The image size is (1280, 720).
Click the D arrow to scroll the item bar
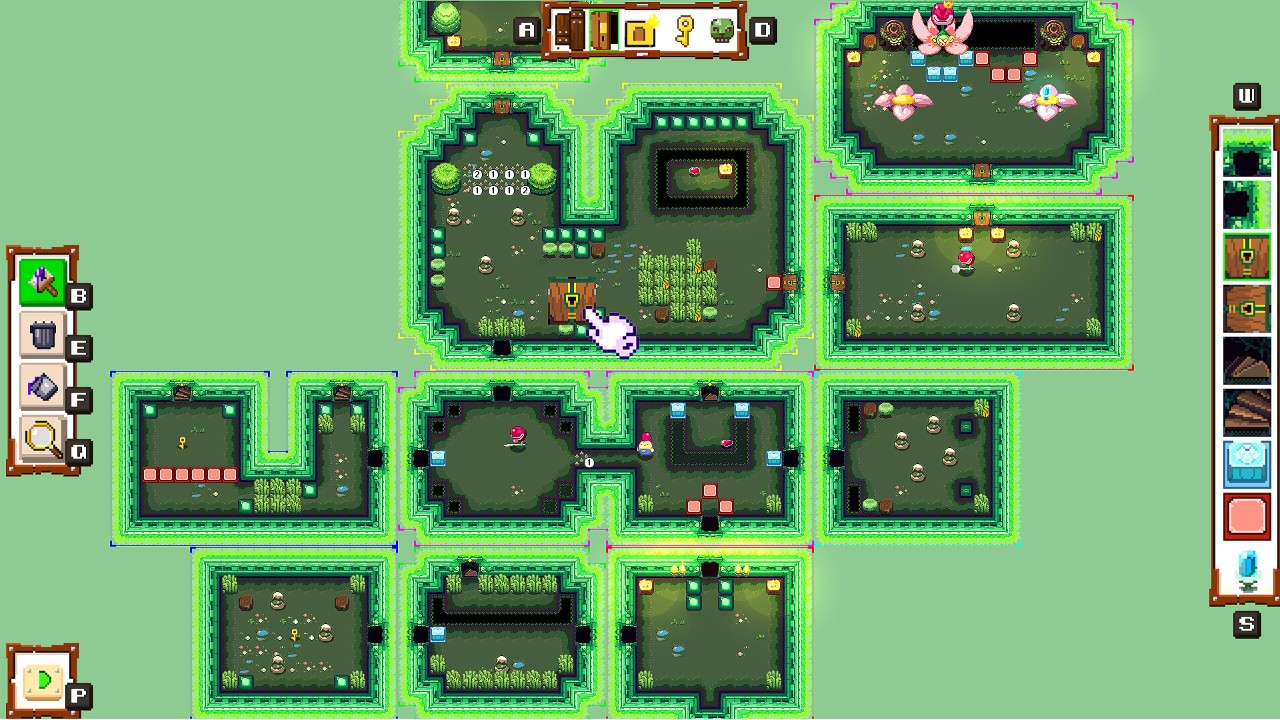coord(763,30)
